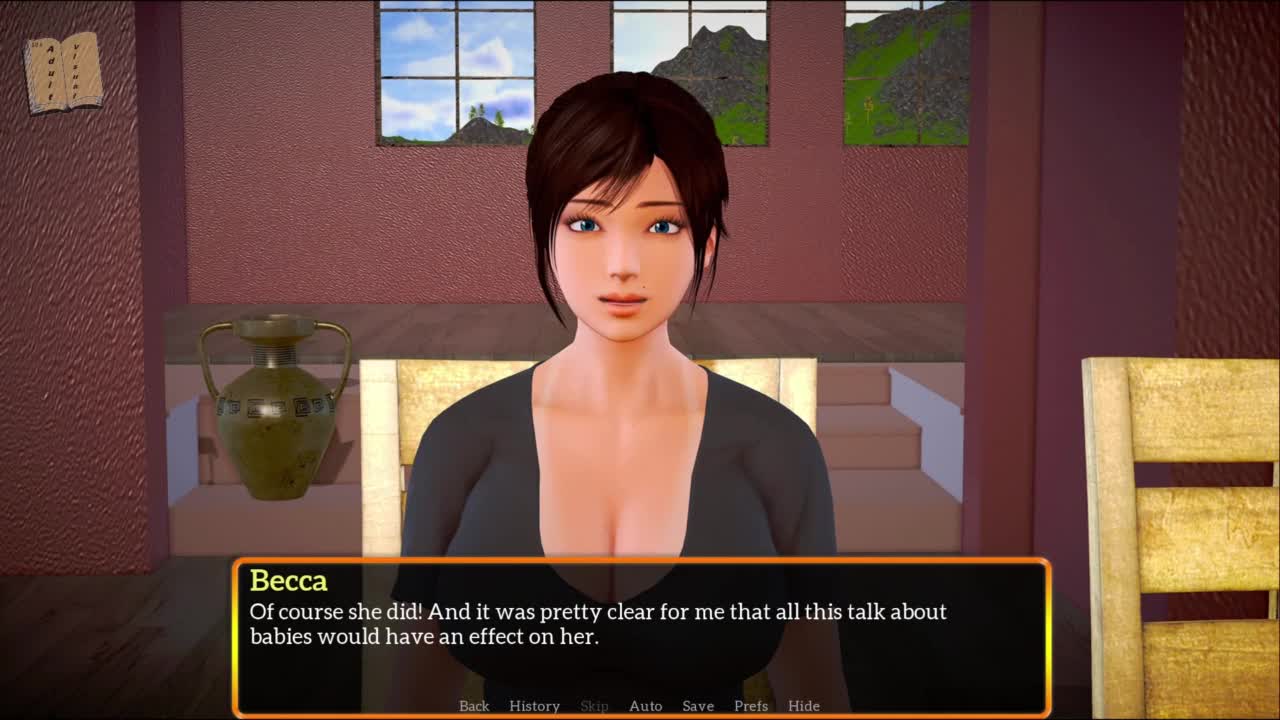Open the book icon in corner
Image resolution: width=1280 pixels, height=720 pixels.
click(64, 72)
